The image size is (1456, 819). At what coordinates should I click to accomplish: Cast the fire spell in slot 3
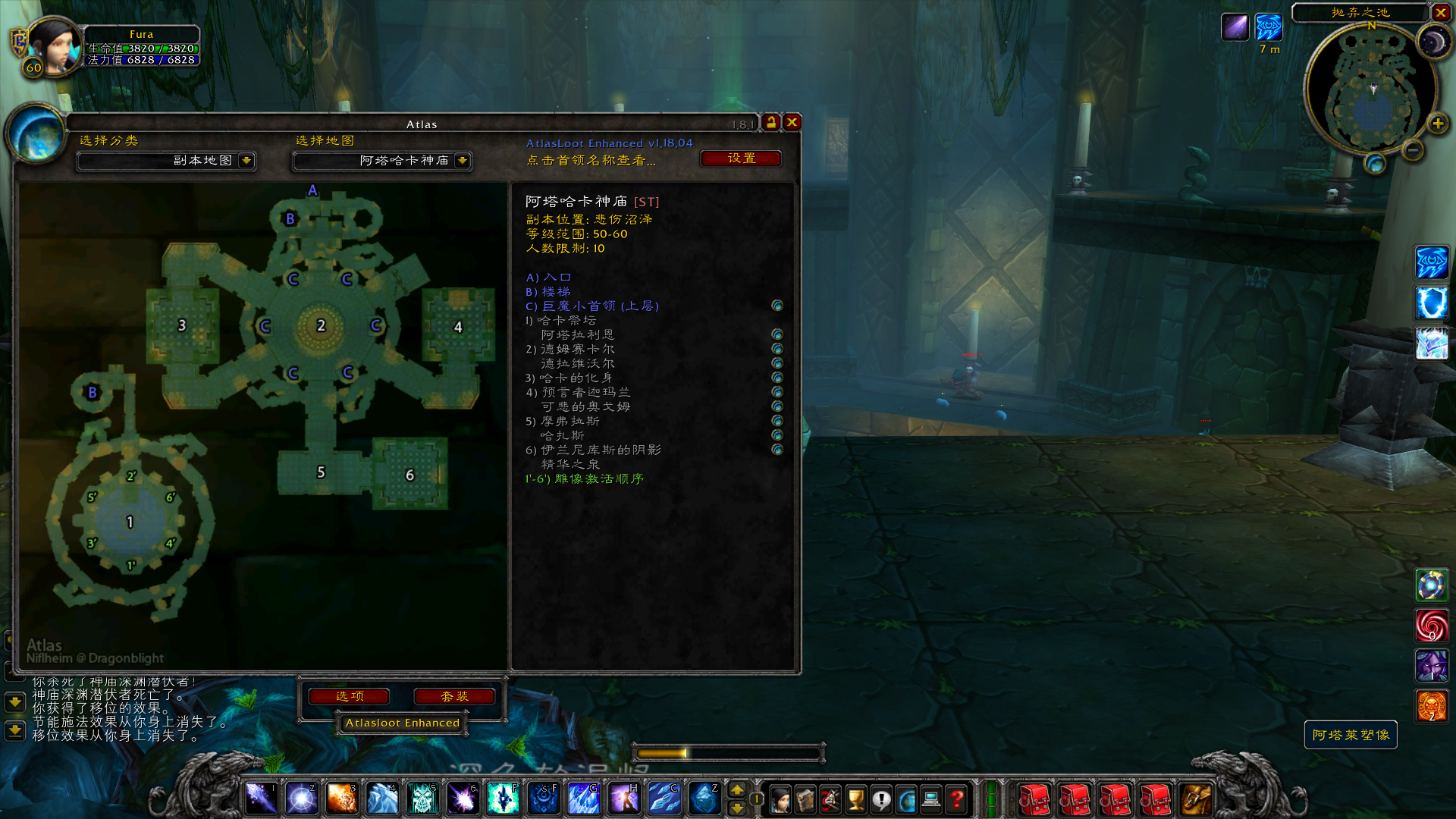(341, 799)
